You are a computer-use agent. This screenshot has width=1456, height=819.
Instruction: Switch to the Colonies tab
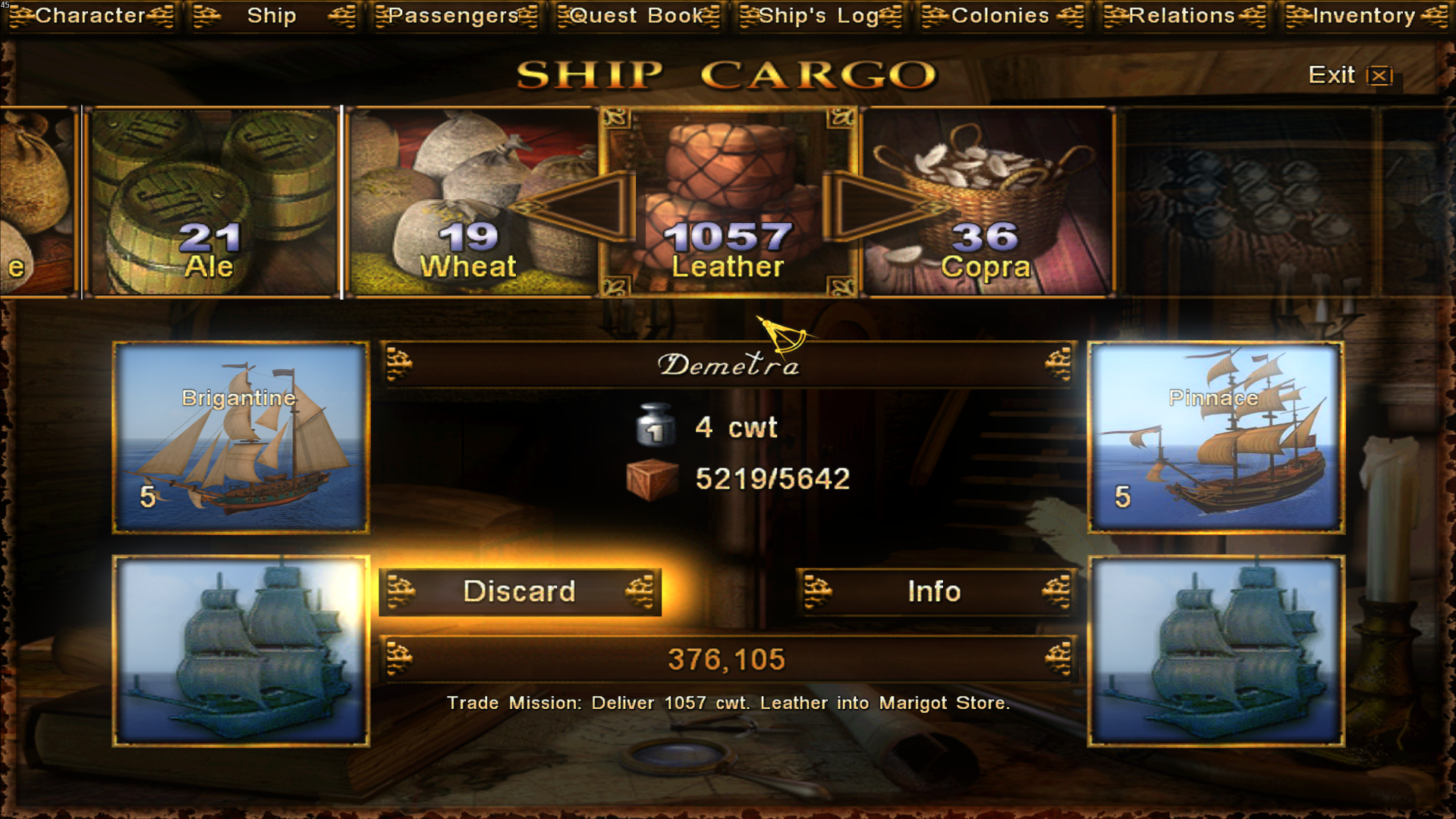pyautogui.click(x=1000, y=16)
